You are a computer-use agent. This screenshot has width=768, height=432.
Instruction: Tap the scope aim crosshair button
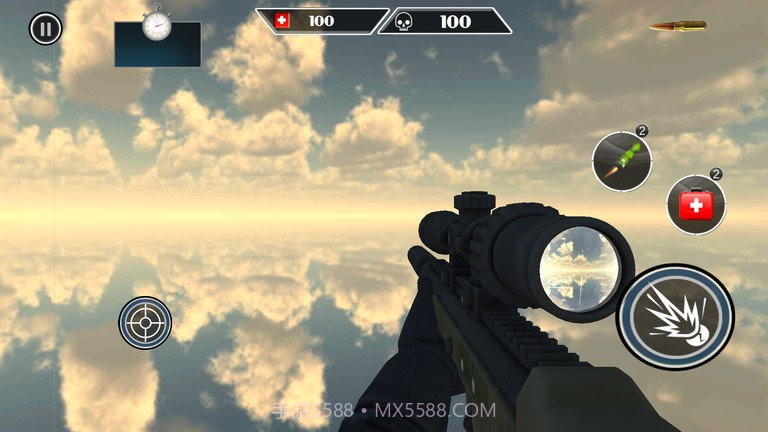[145, 322]
